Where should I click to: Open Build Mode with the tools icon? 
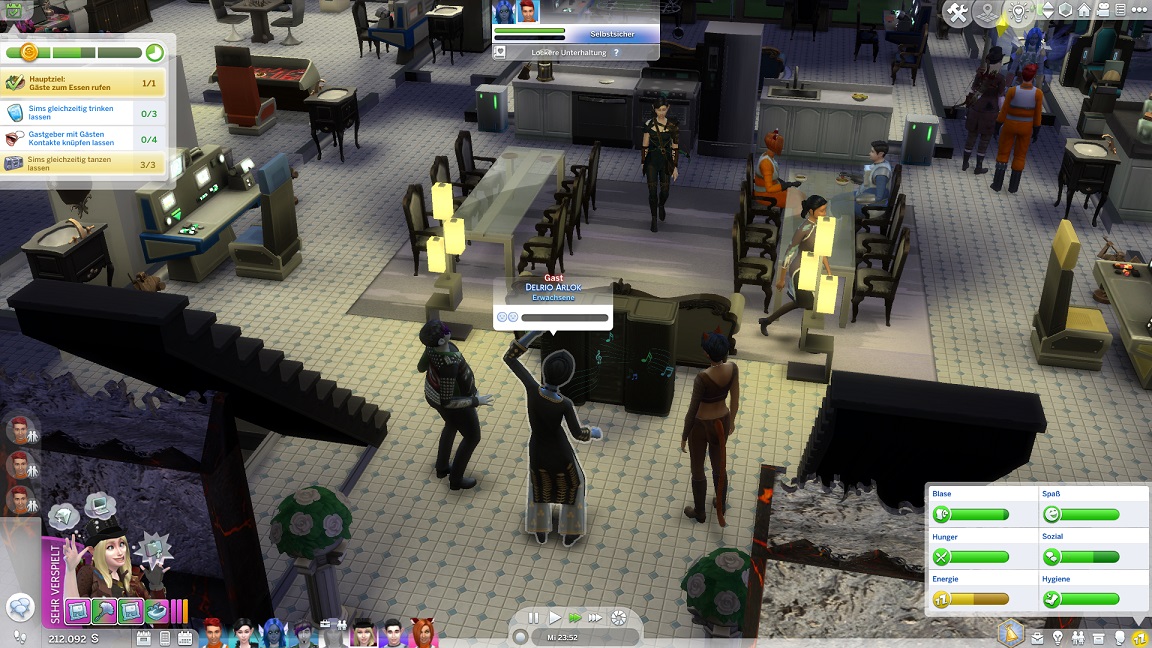pyautogui.click(x=958, y=12)
